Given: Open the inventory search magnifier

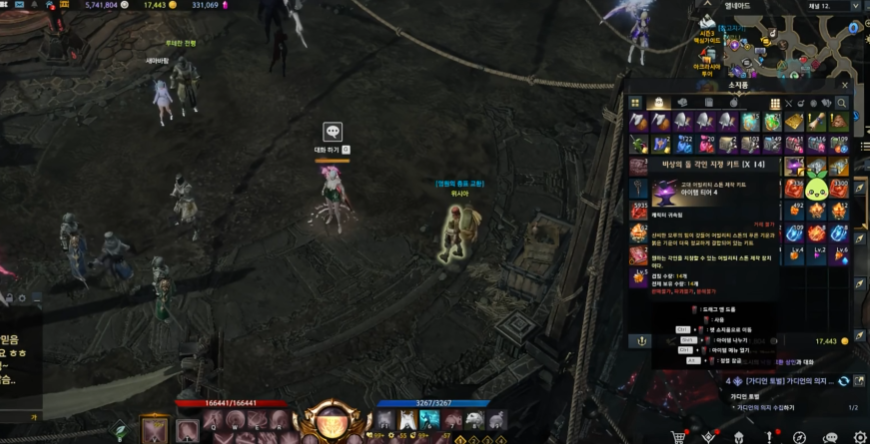Looking at the screenshot, I should pyautogui.click(x=842, y=103).
